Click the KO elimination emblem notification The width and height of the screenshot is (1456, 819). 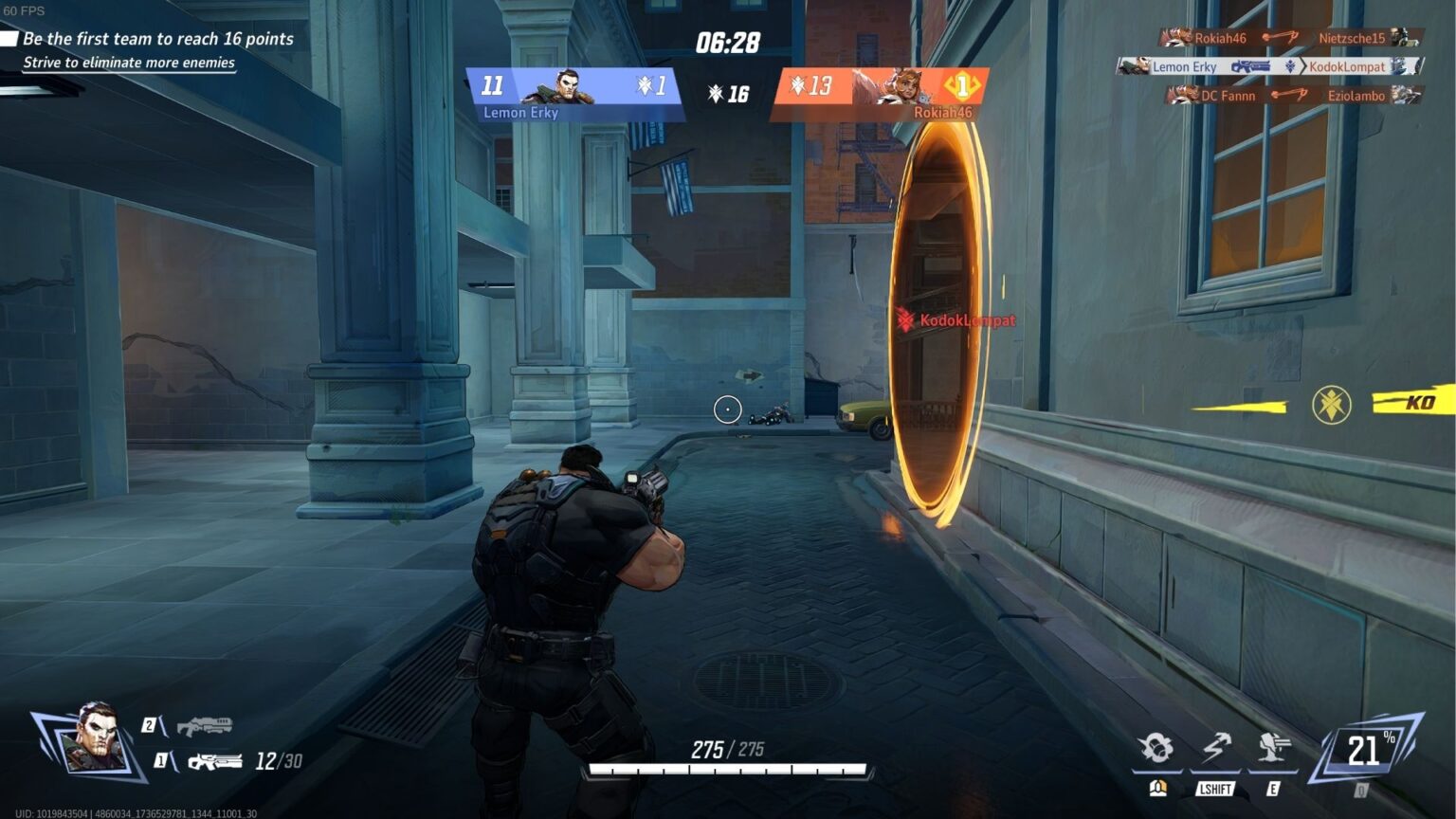coord(1331,405)
